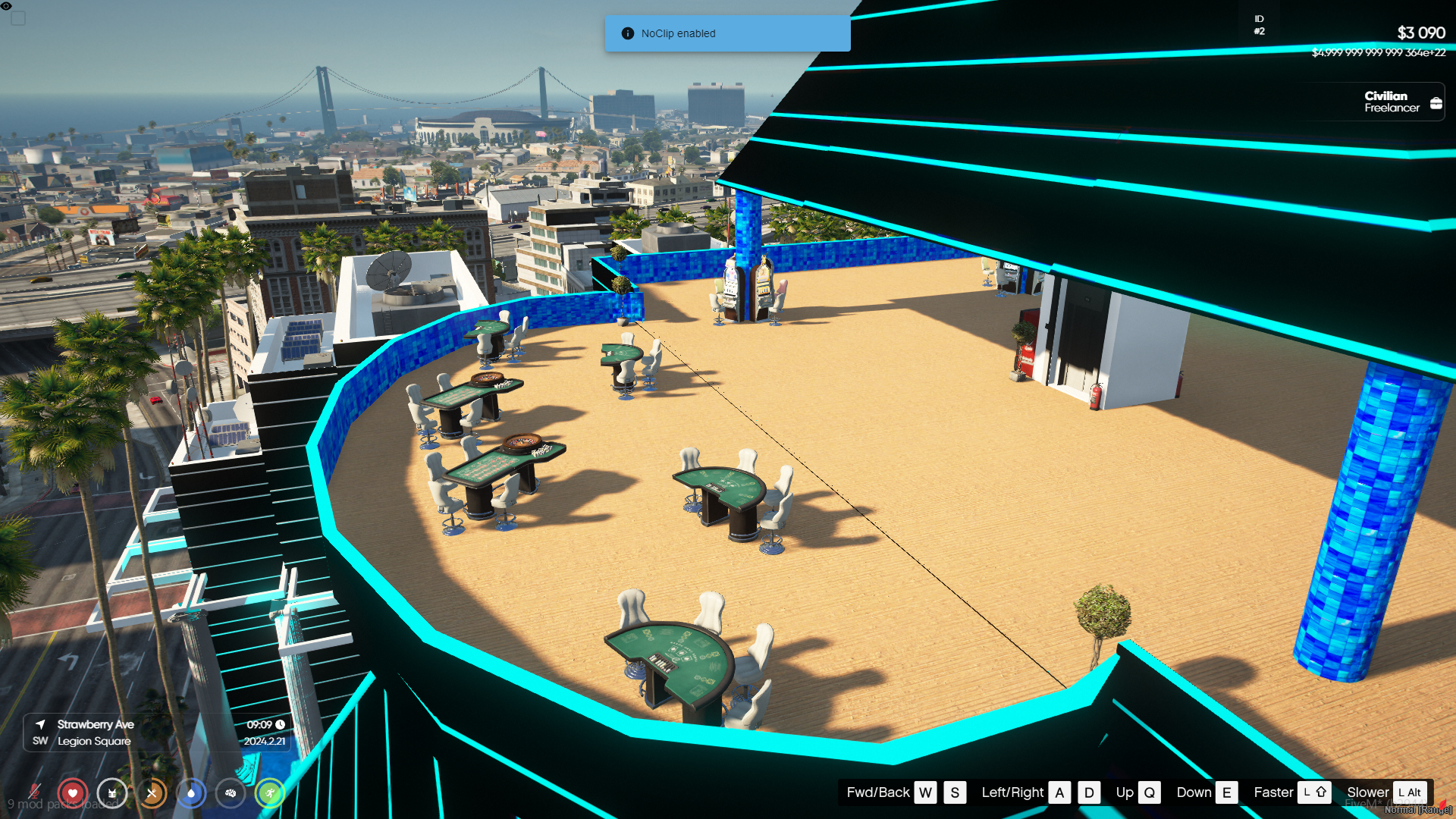
Task: Click the green running stamina icon
Action: 270,793
